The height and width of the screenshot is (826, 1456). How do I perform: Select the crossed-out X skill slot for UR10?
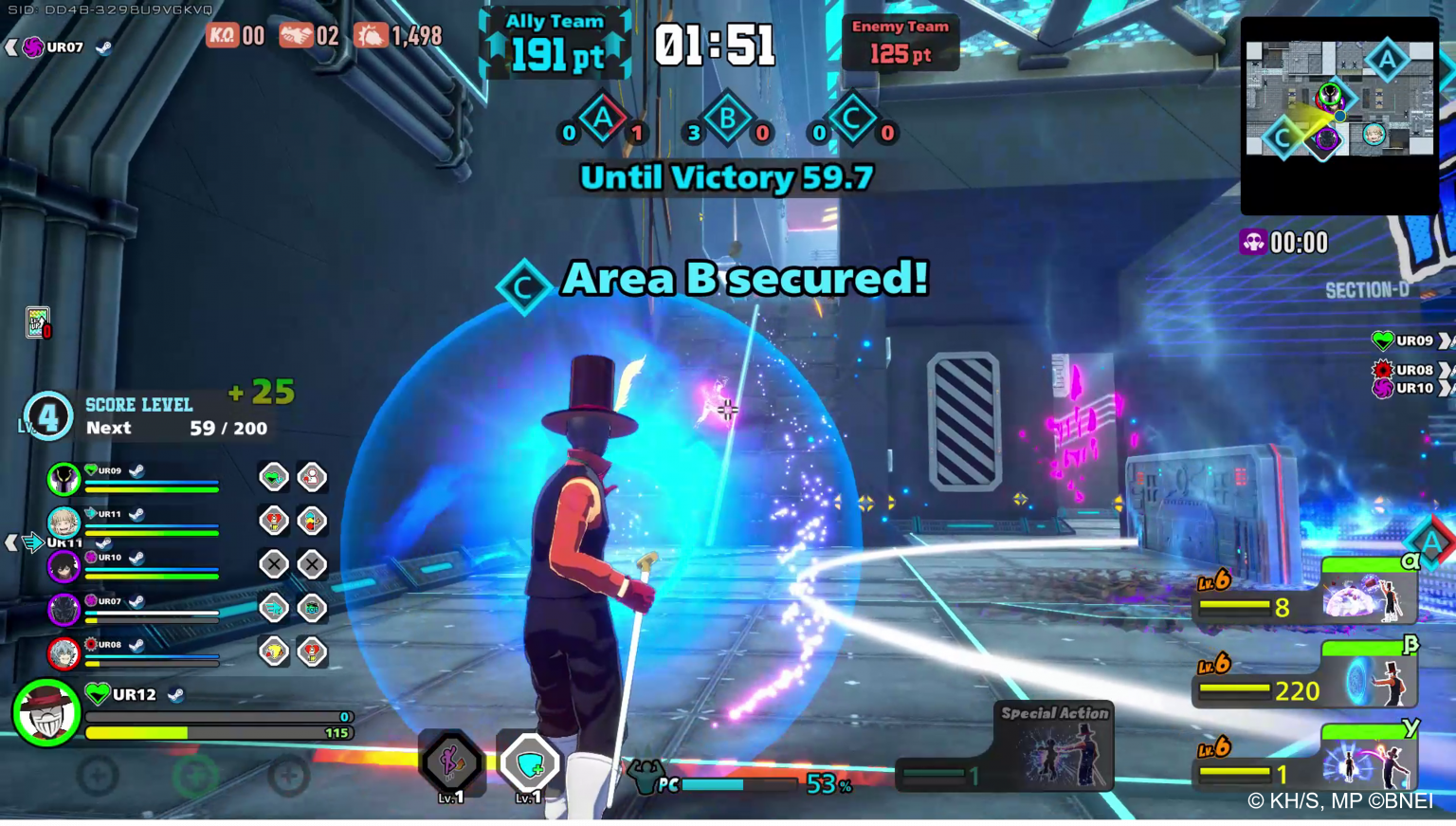[x=274, y=564]
